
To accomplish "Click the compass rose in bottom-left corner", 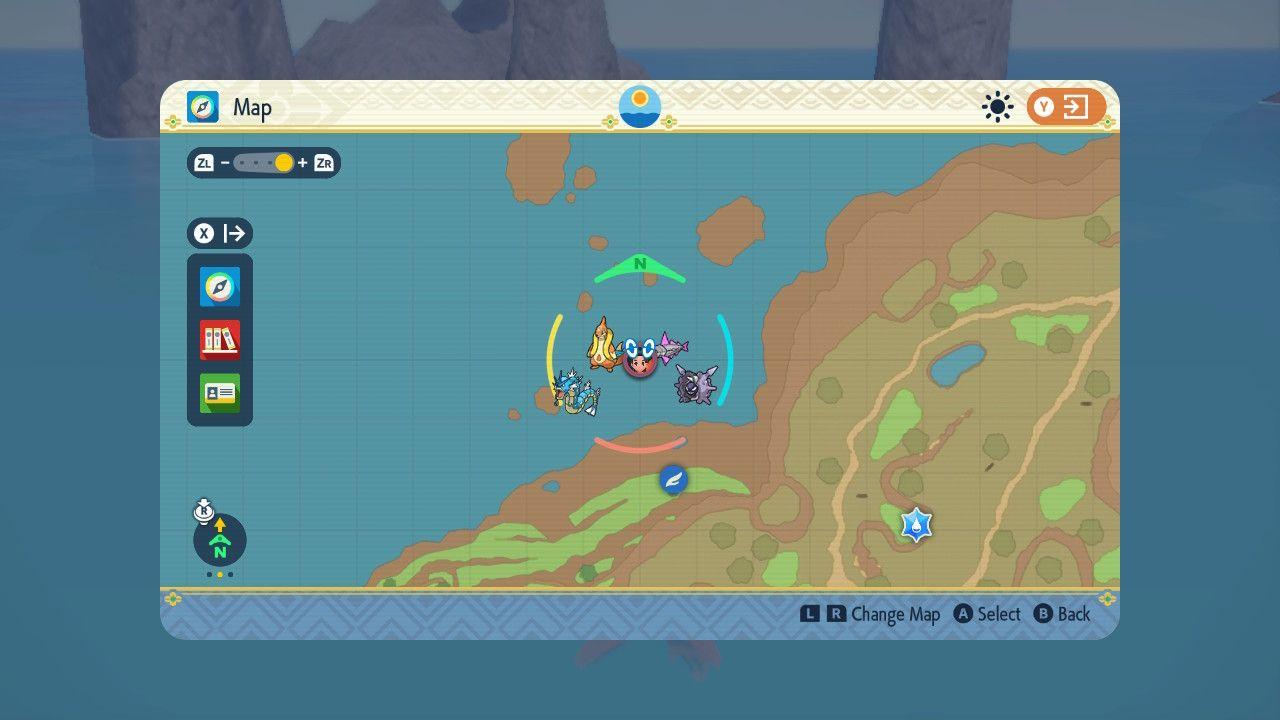I will pos(219,540).
